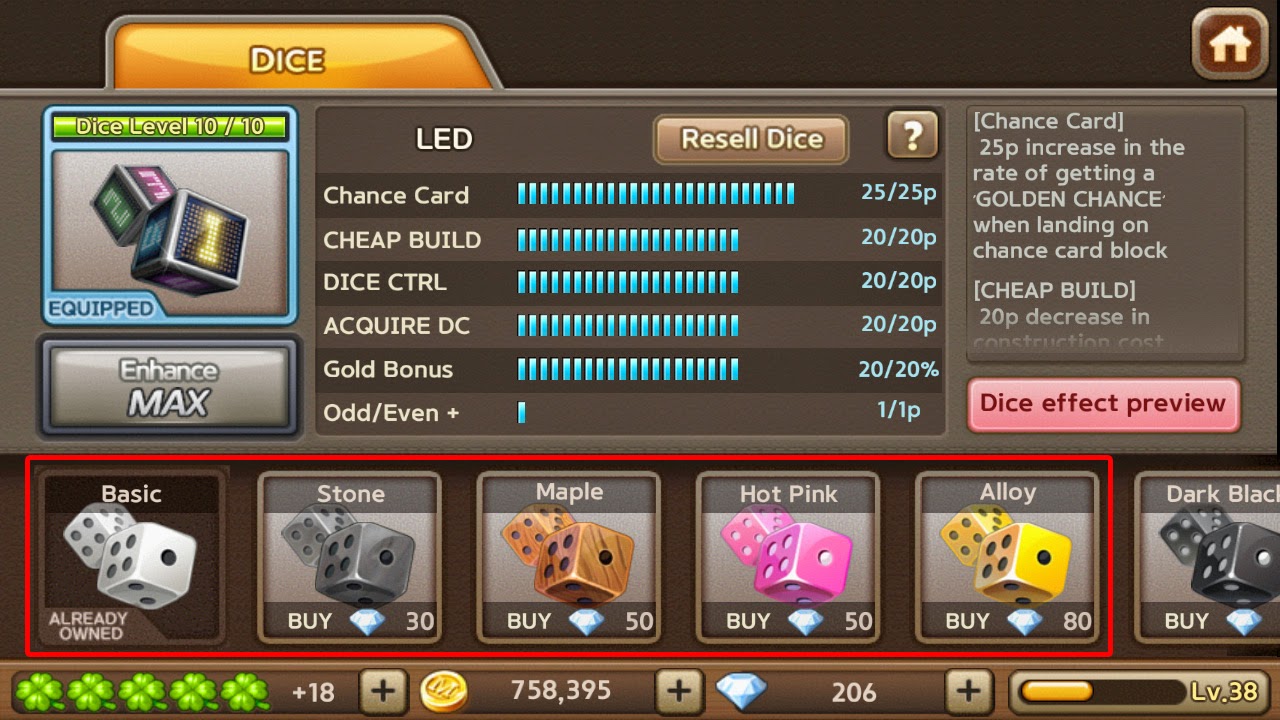This screenshot has width=1280, height=720.
Task: Click the diamond icon next to Stone's BUY
Action: point(365,621)
